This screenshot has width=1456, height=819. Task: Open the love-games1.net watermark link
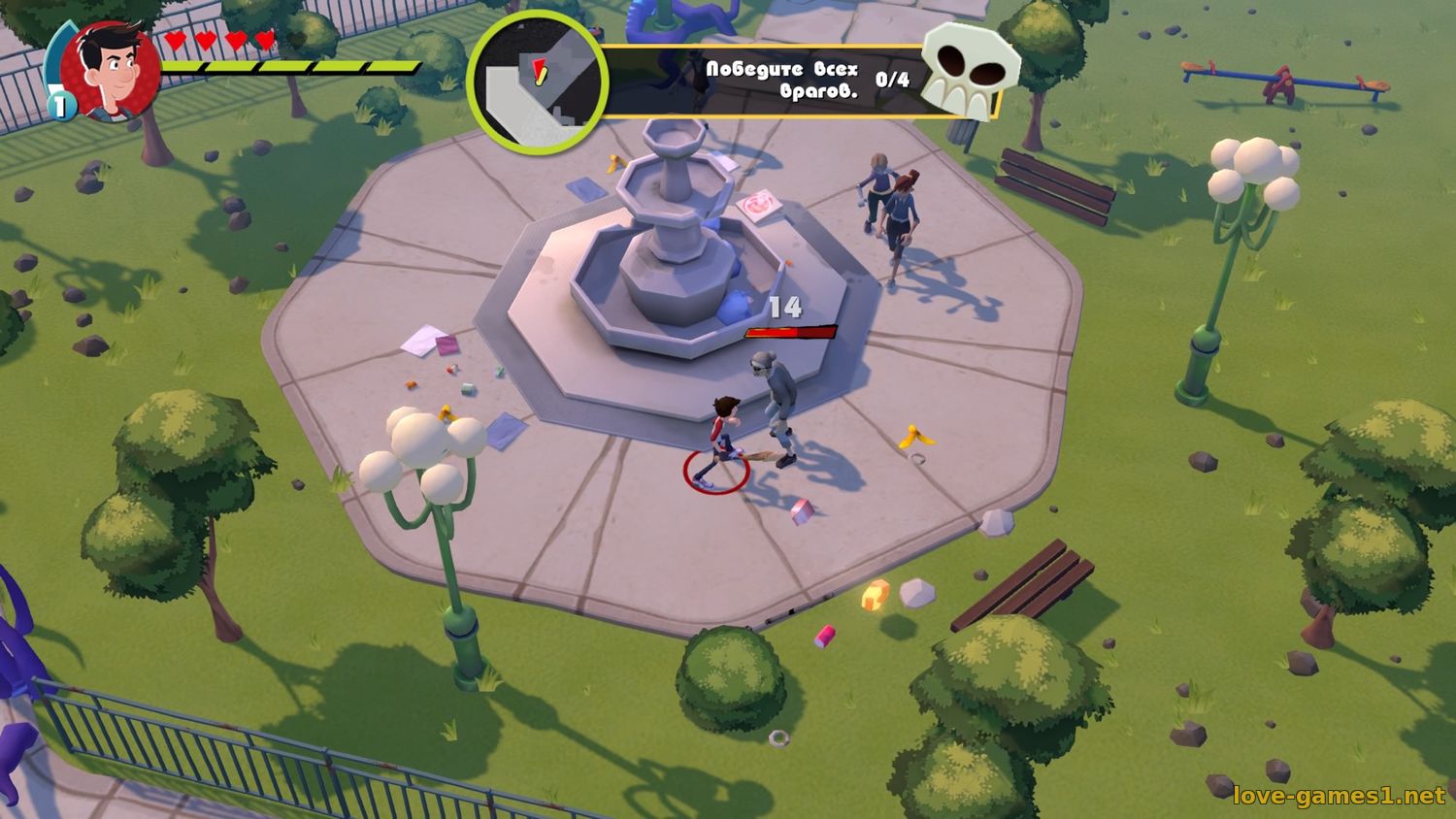1339,796
